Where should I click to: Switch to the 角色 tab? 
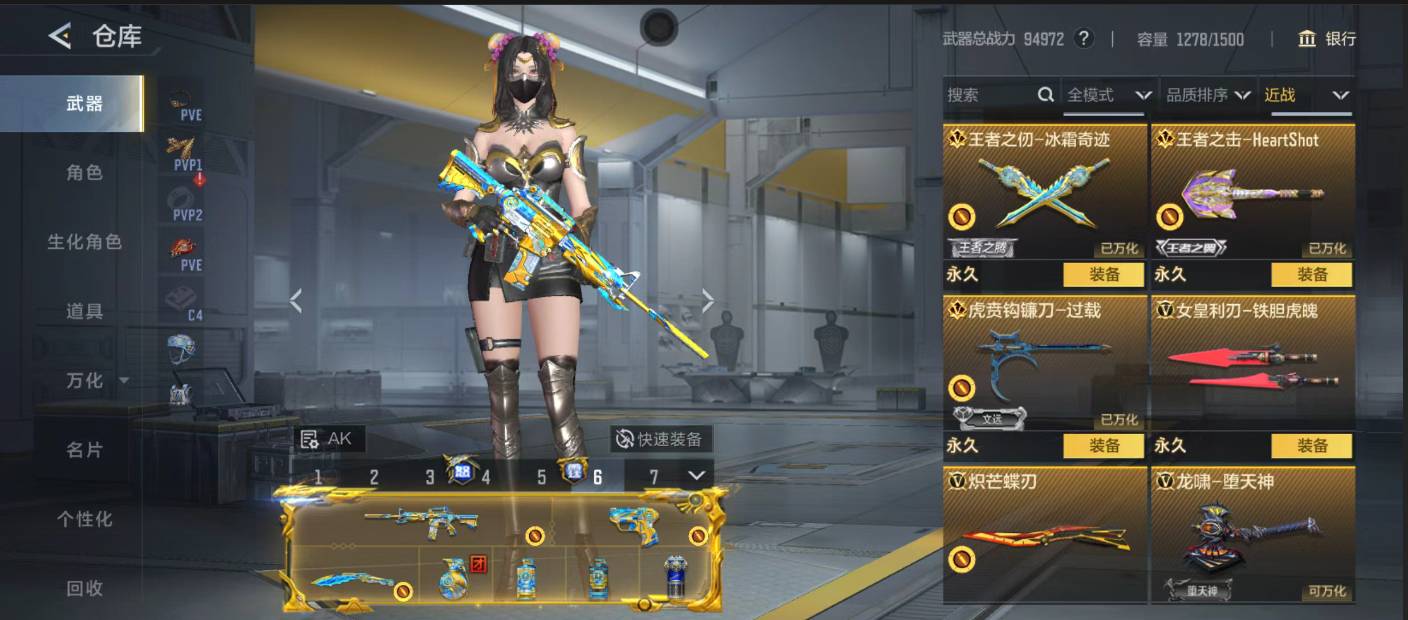coord(84,173)
